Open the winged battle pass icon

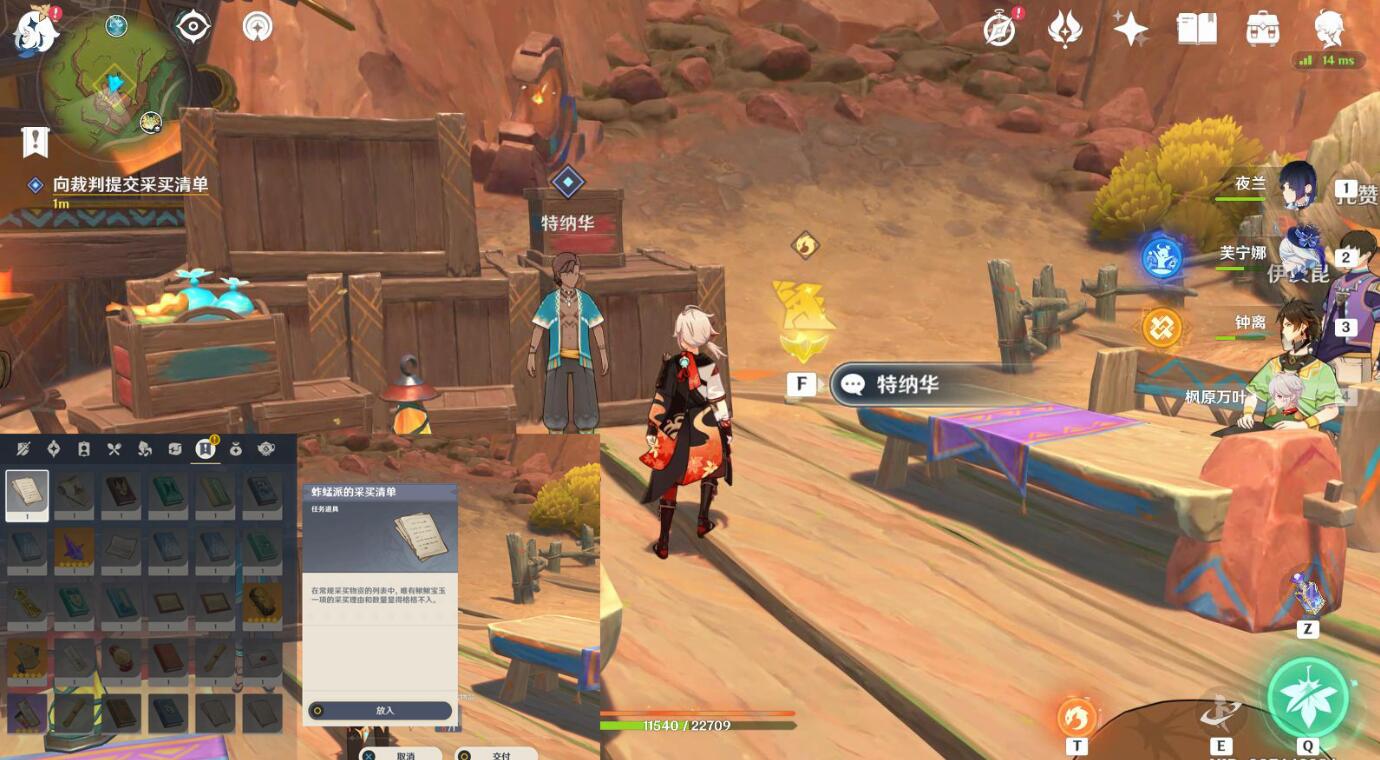(1065, 29)
